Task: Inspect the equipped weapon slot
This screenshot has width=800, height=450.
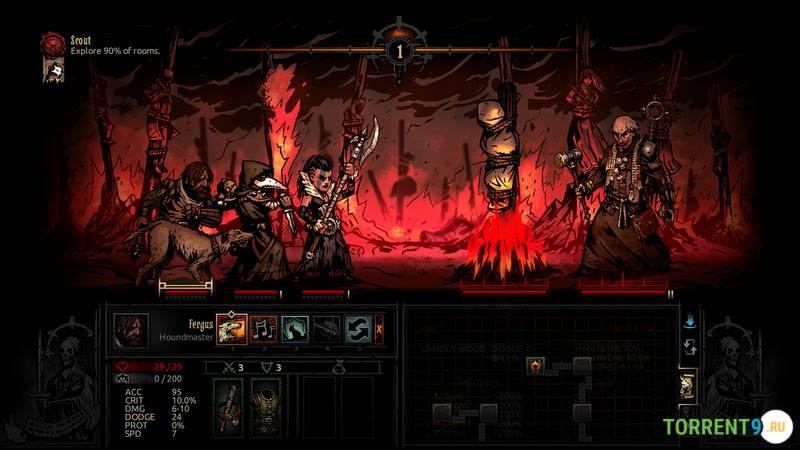Action: point(229,406)
